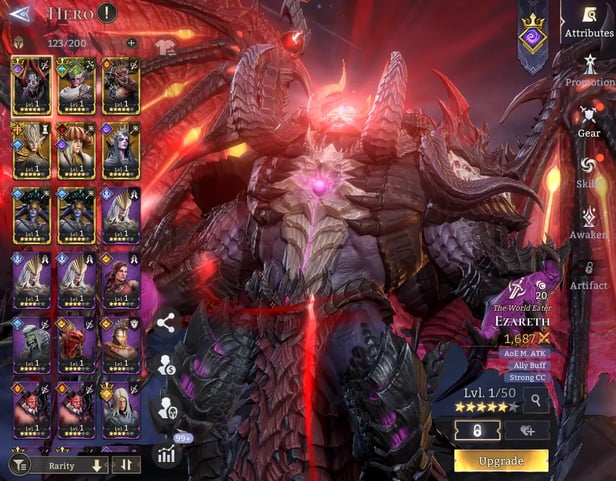The image size is (616, 481).
Task: Toggle the hero lock button
Action: click(x=478, y=431)
